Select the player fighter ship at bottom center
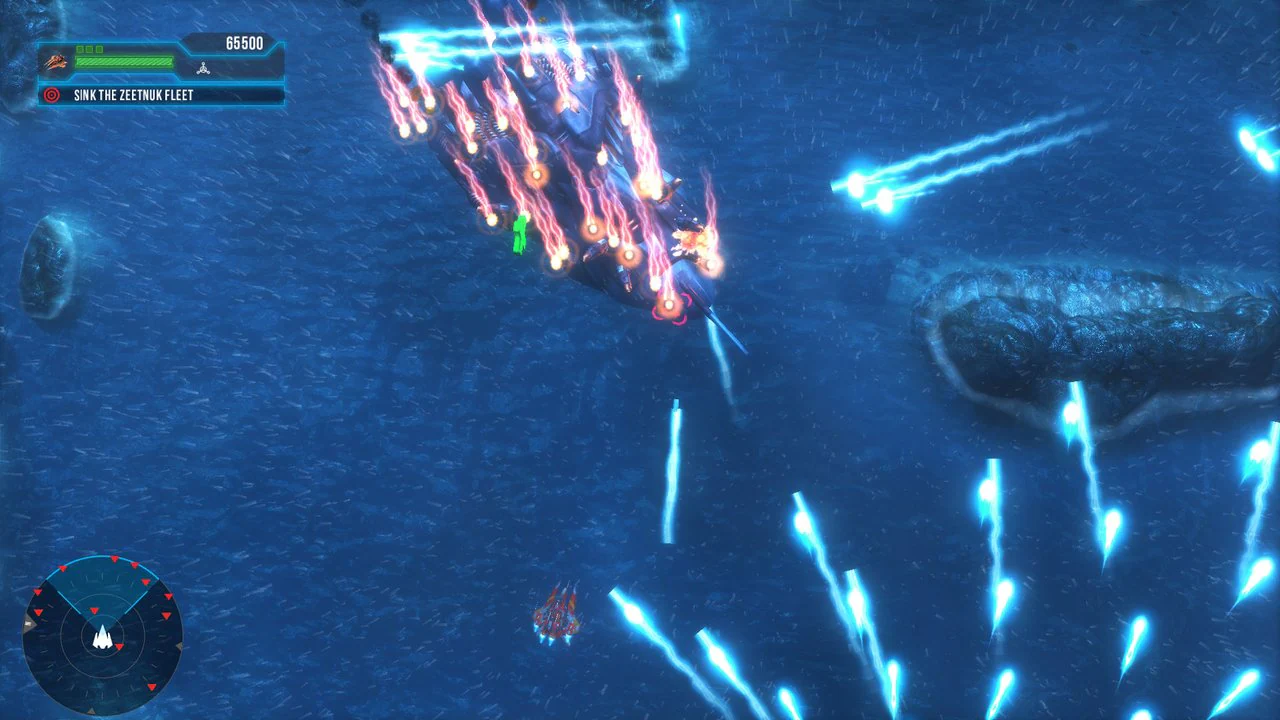 [558, 615]
